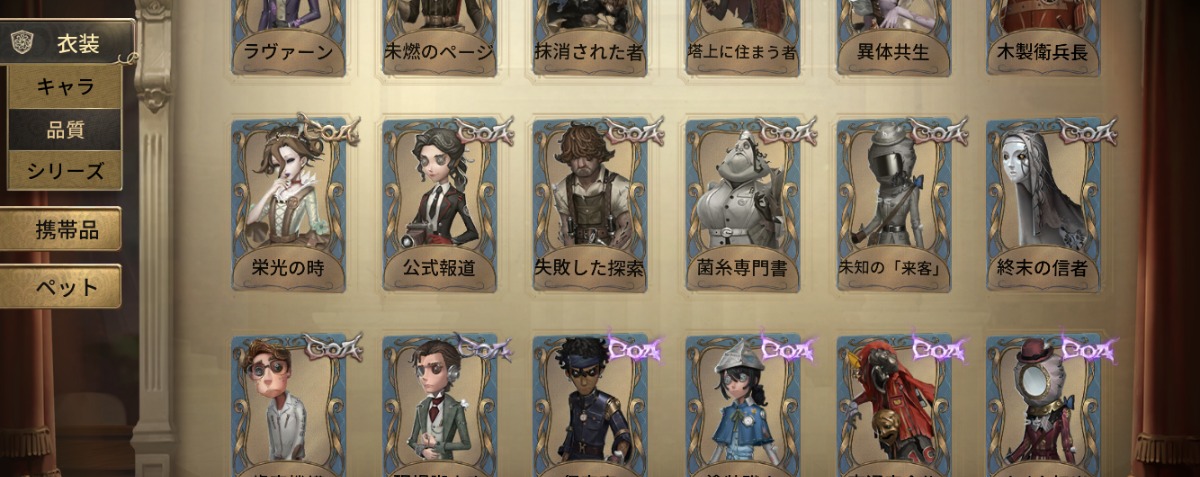Choose the 未知の「来客」 costume card

pos(893,205)
